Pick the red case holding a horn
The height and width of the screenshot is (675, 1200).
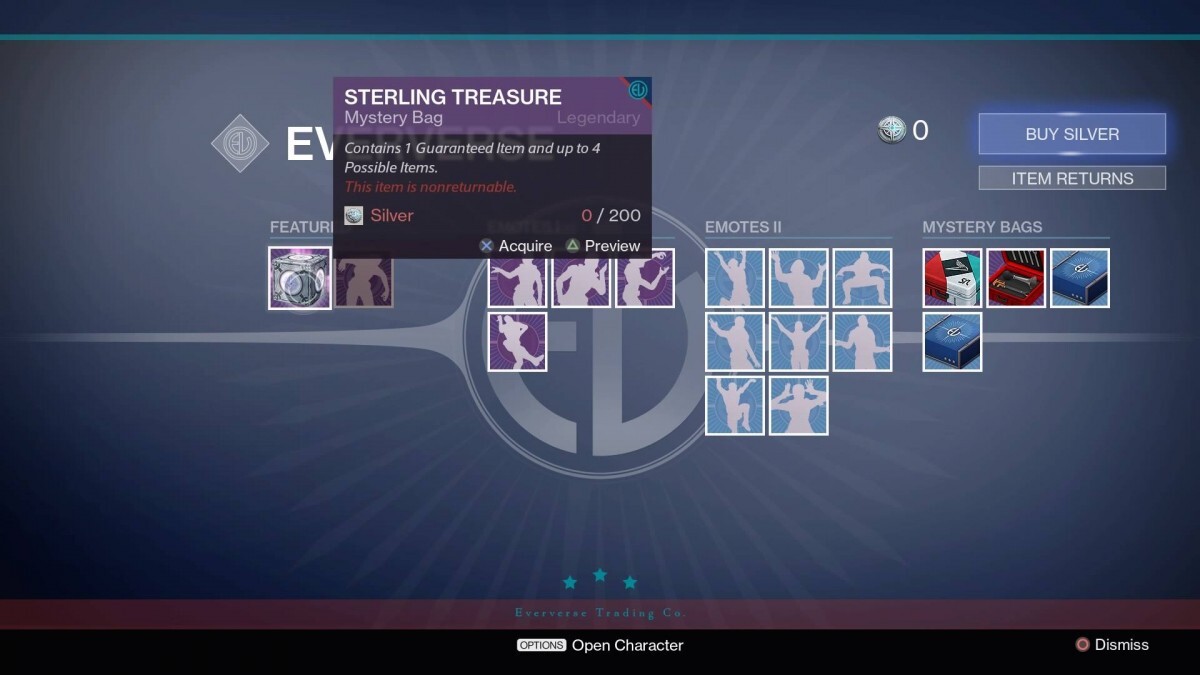1016,278
